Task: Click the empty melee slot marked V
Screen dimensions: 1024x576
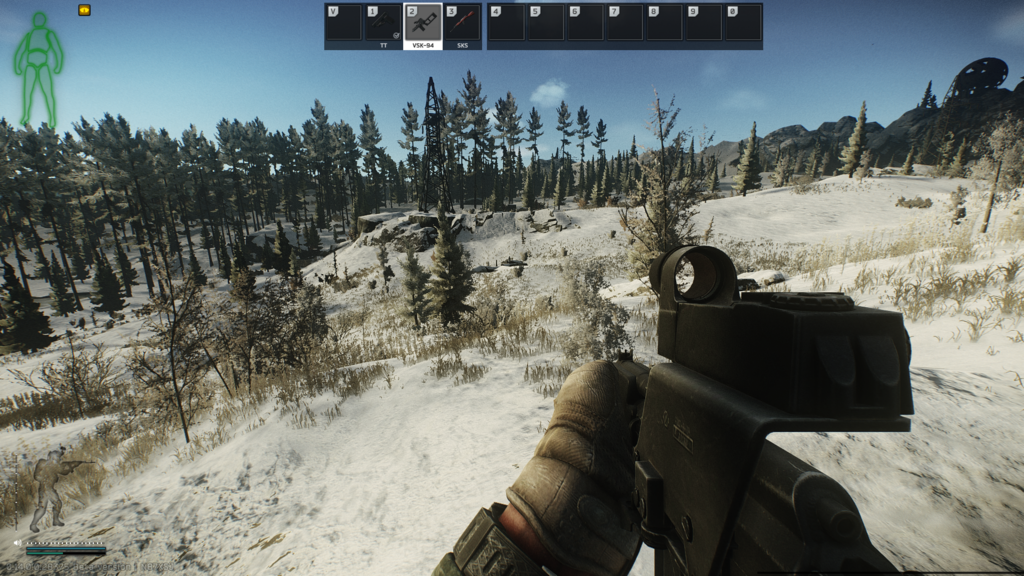Action: pyautogui.click(x=344, y=24)
